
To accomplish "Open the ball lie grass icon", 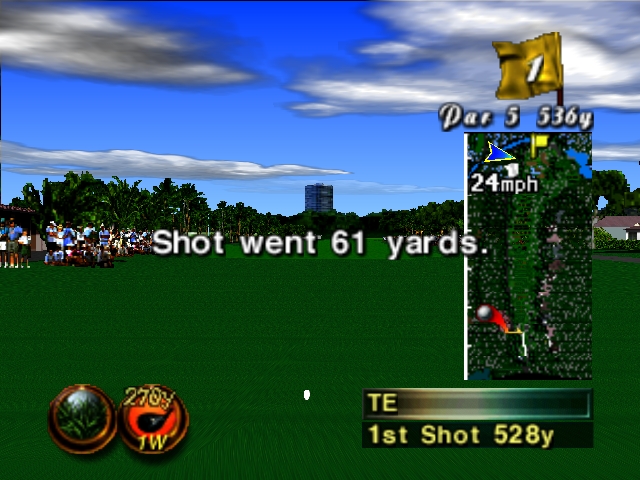I will point(82,418).
